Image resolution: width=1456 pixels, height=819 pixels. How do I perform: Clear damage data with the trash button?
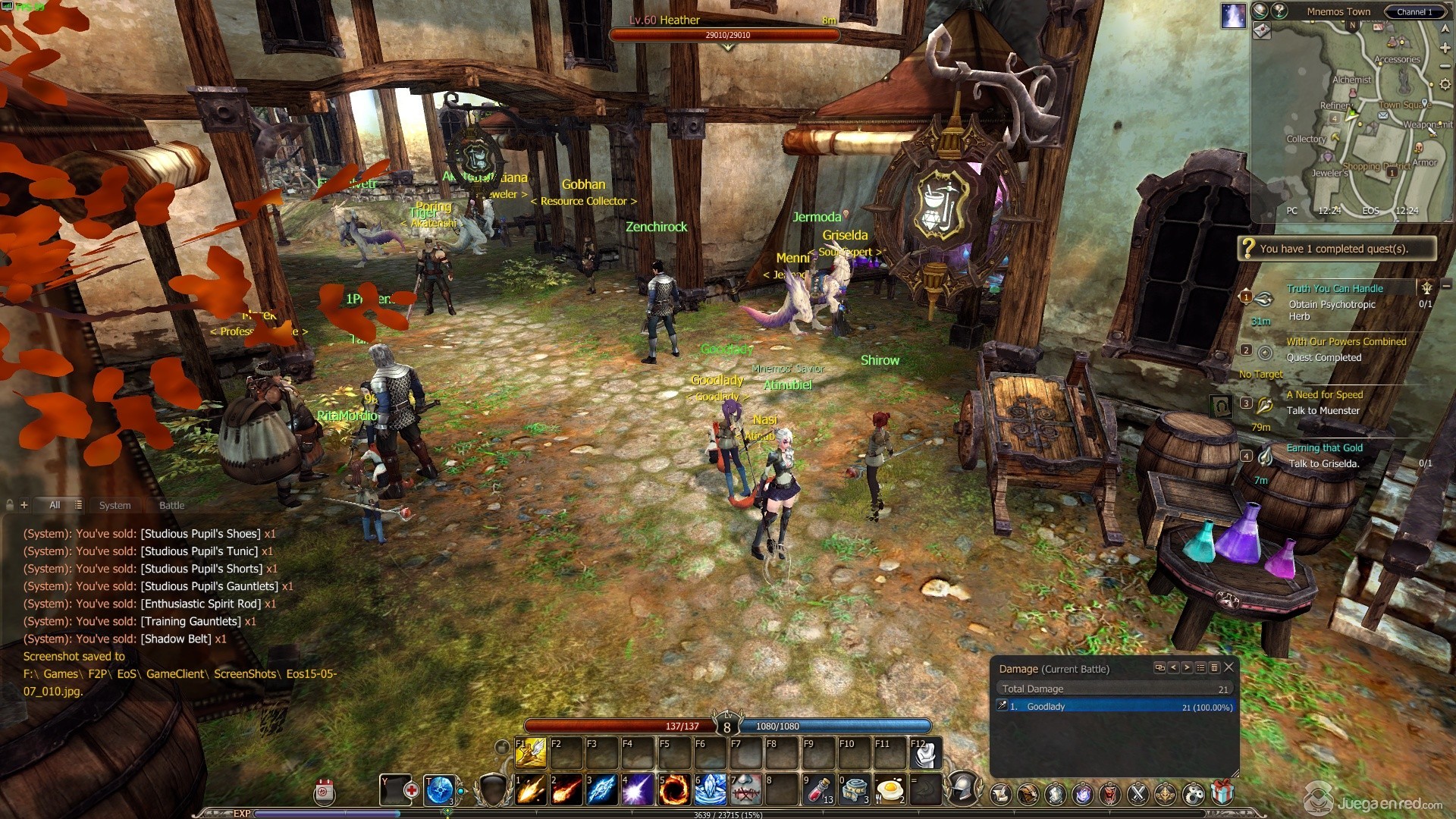(1214, 668)
